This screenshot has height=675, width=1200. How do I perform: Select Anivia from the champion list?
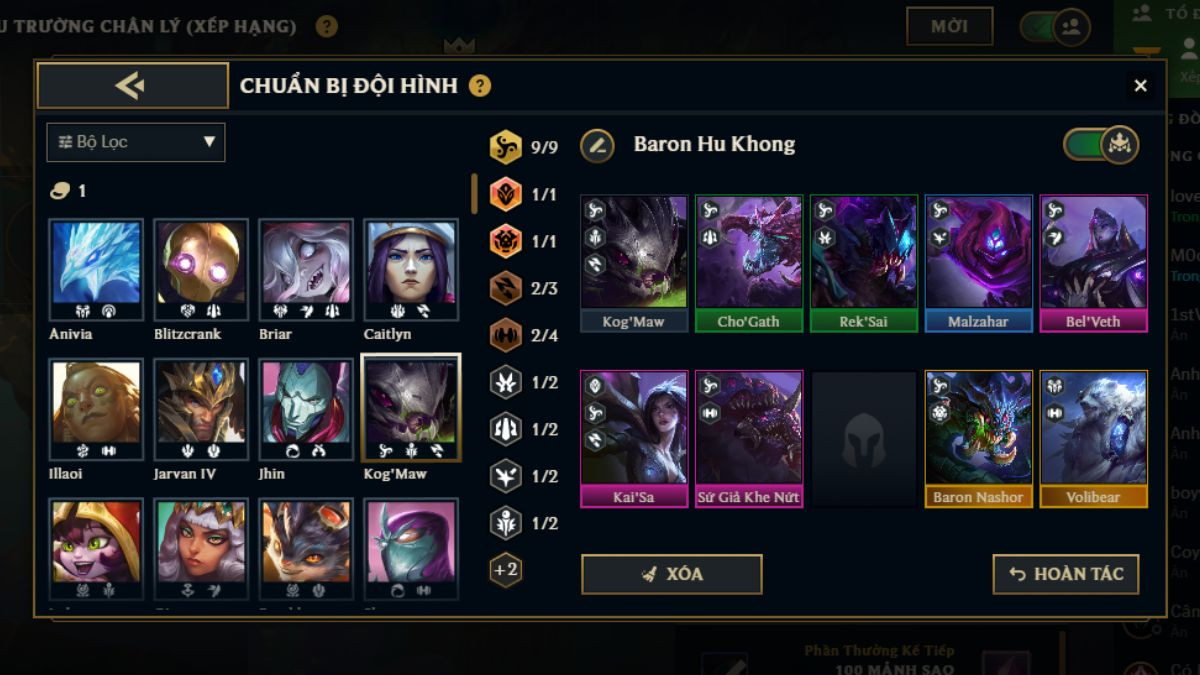tap(96, 269)
